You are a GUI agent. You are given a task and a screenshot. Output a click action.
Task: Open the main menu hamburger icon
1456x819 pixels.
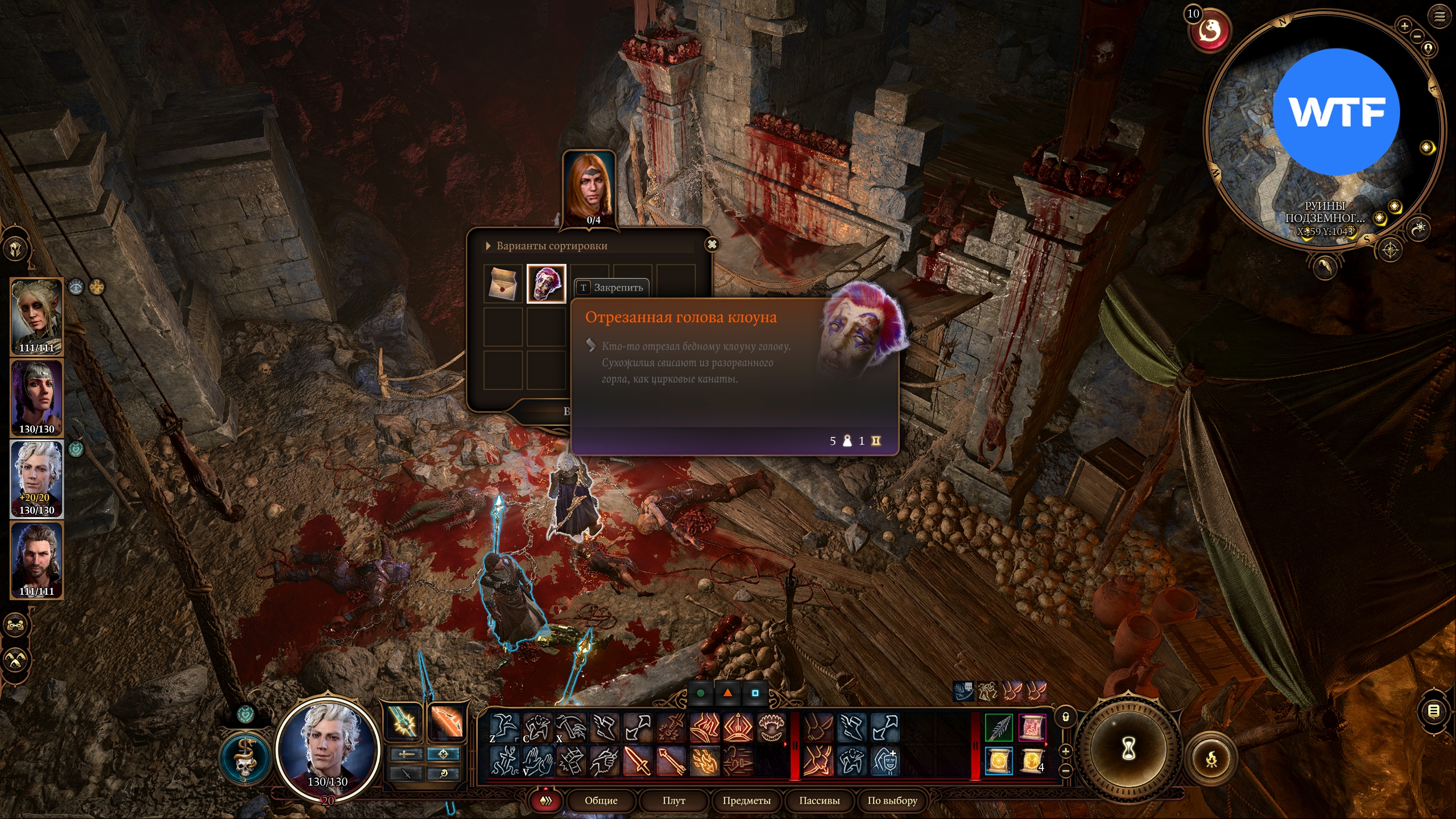[x=1440, y=16]
